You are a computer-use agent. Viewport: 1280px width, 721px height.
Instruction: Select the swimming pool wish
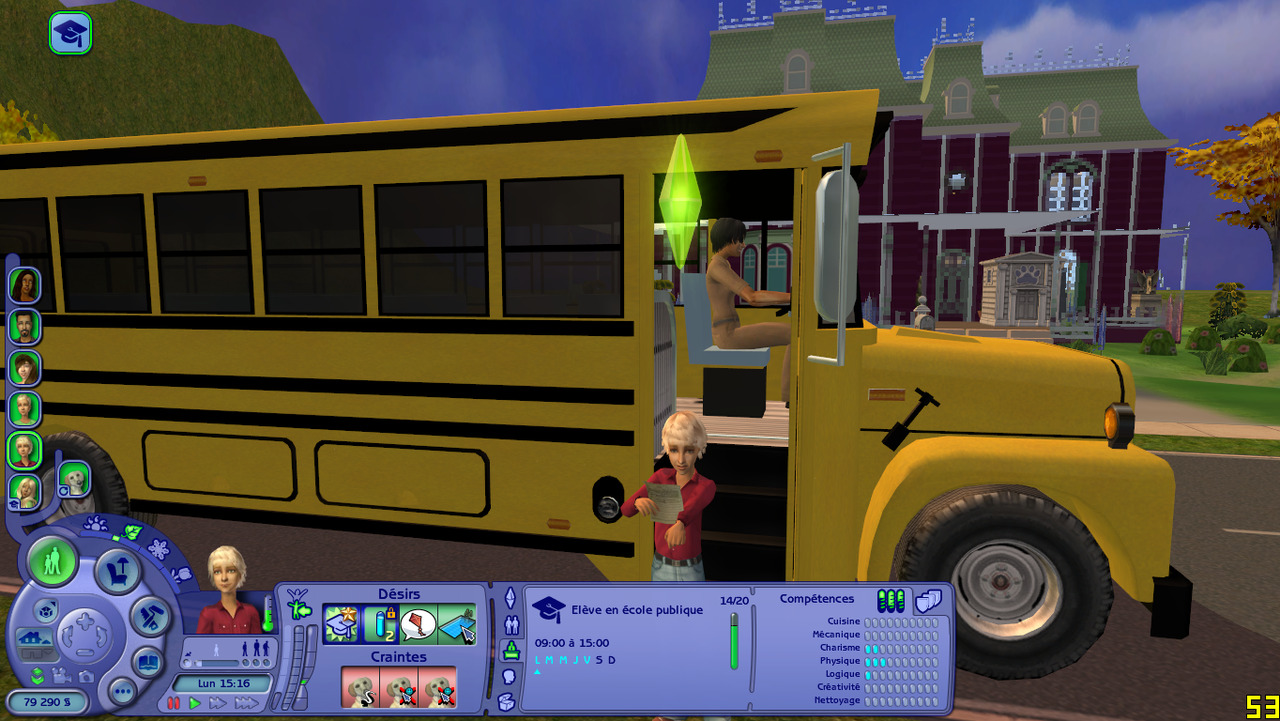point(456,624)
